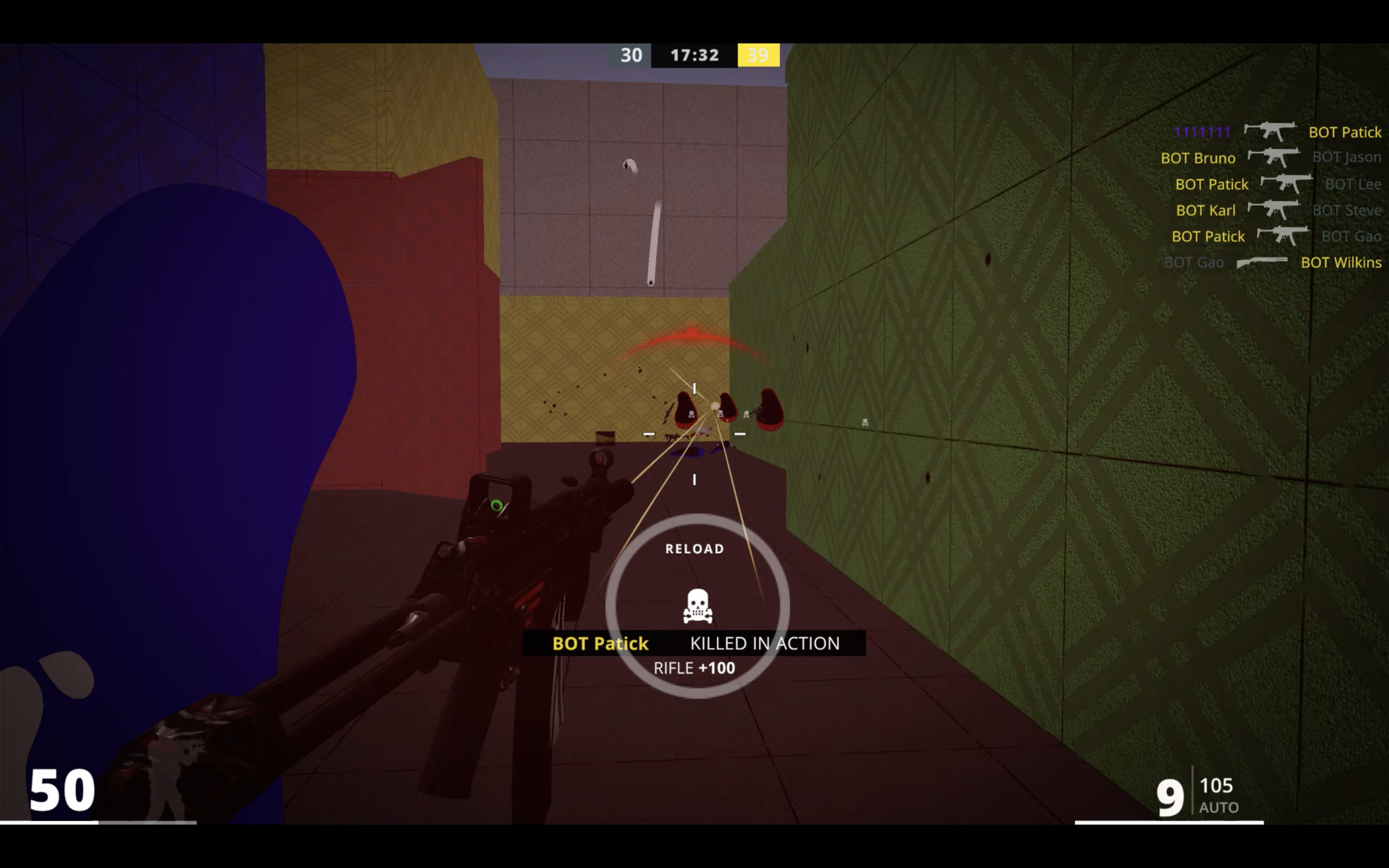
Task: Click the RELOAD prompt text
Action: [x=694, y=548]
